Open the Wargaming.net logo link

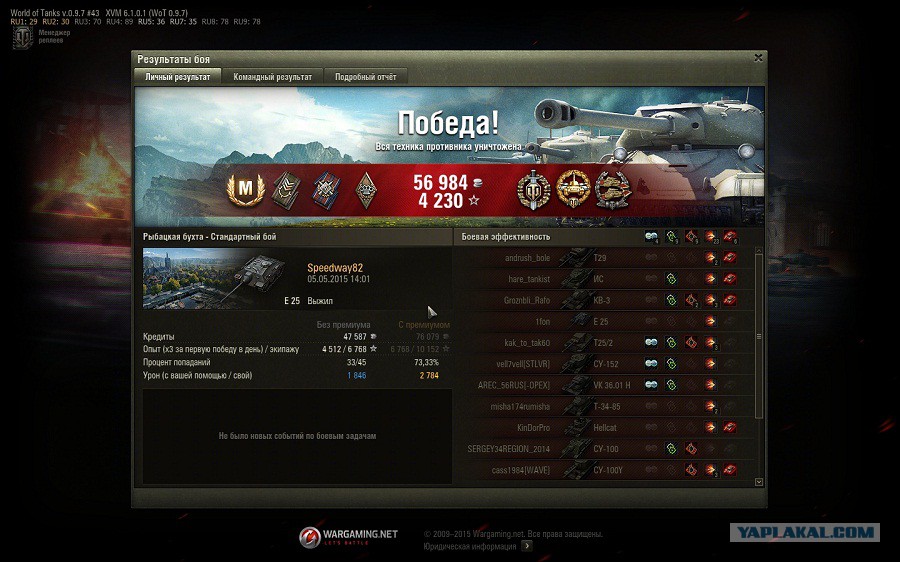(348, 537)
